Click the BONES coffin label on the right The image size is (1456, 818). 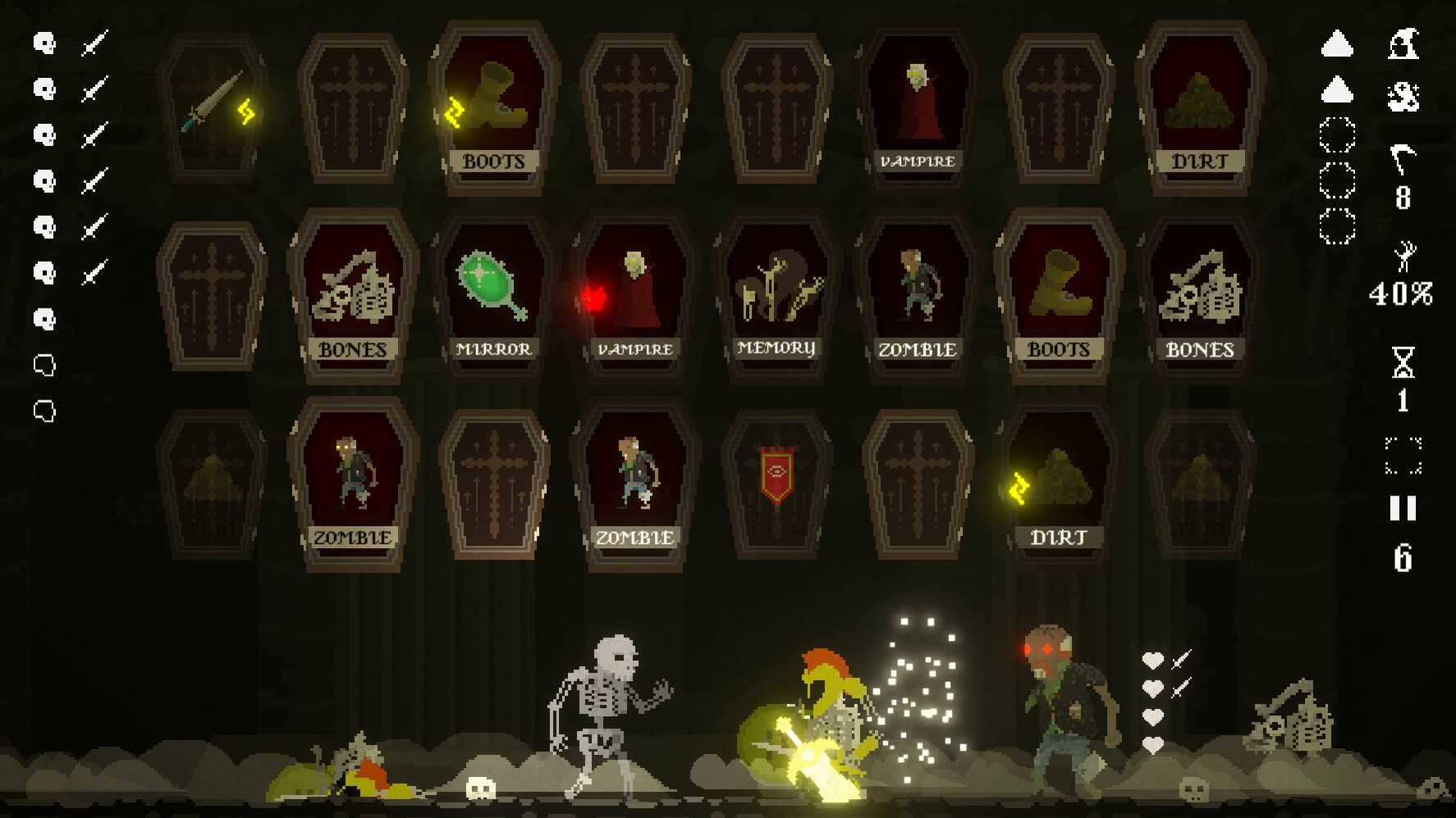[1200, 349]
